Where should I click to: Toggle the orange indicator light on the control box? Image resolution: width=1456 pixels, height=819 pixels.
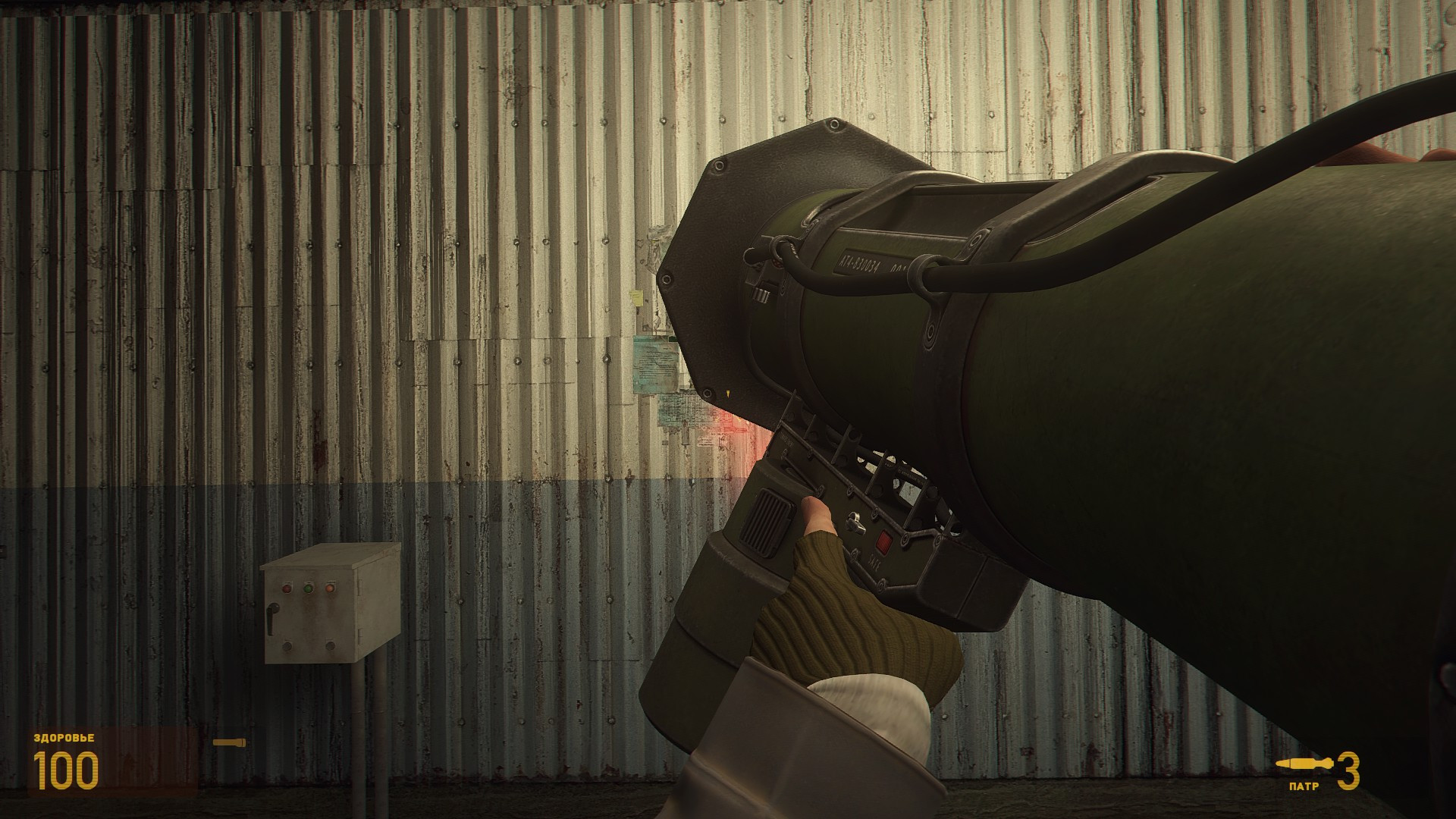pos(330,589)
